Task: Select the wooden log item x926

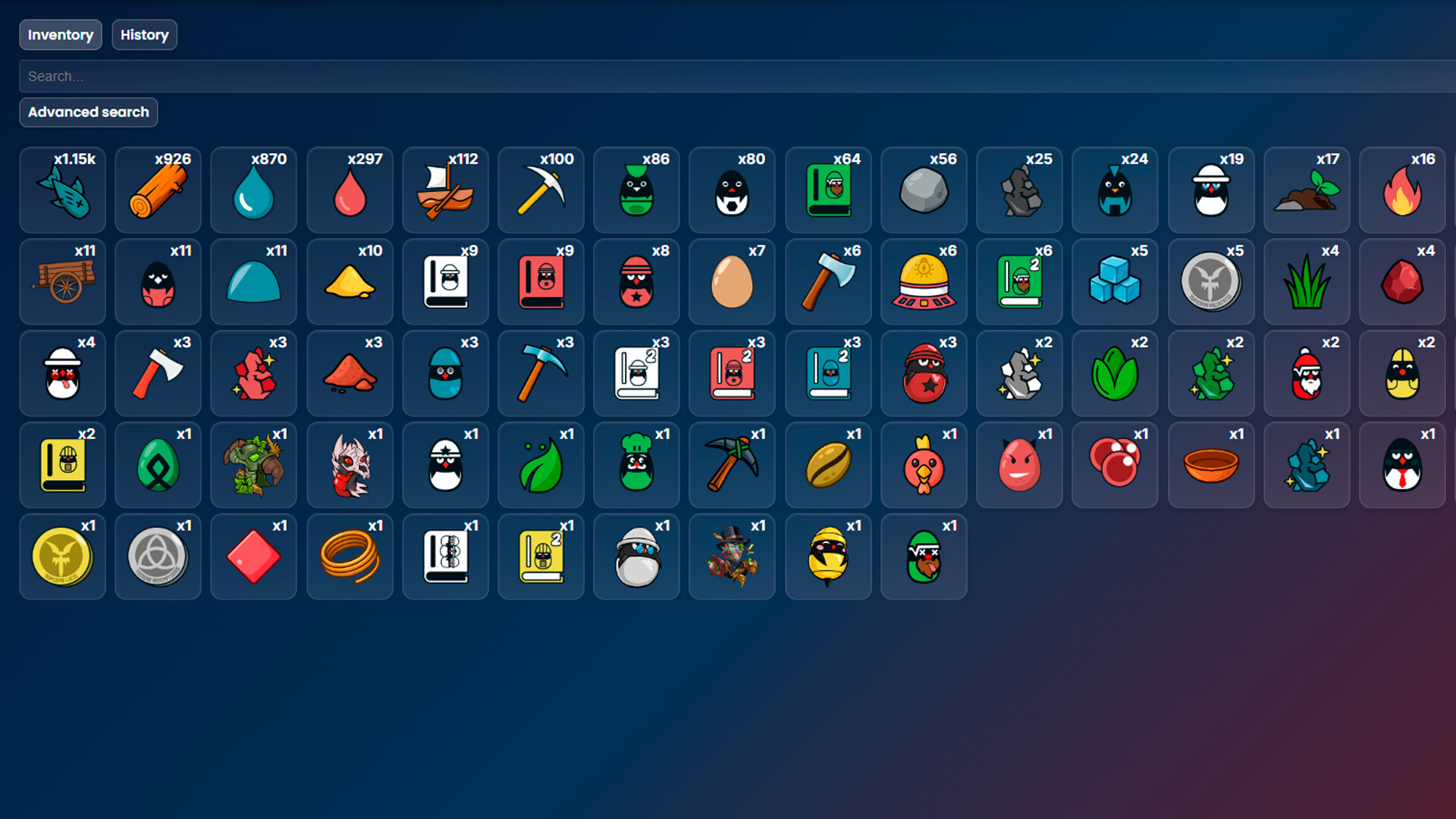Action: (x=158, y=190)
